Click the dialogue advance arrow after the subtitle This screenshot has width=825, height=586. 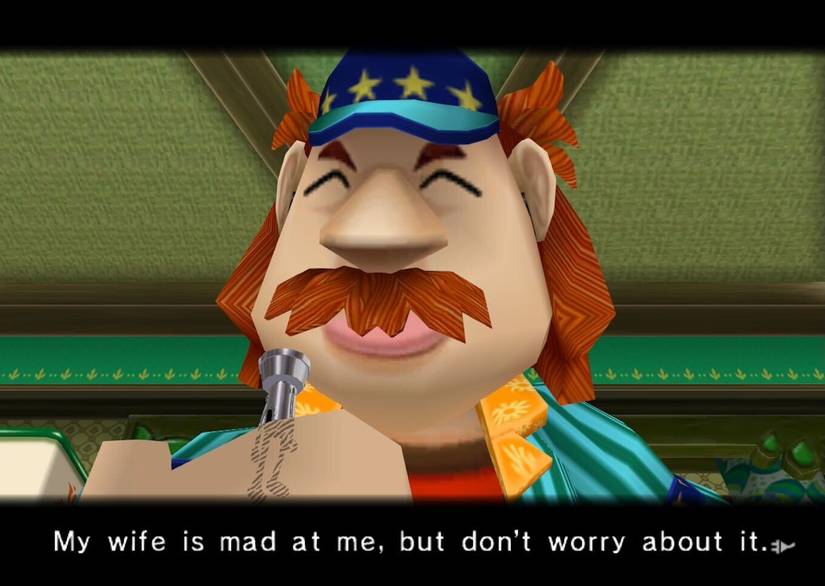782,546
